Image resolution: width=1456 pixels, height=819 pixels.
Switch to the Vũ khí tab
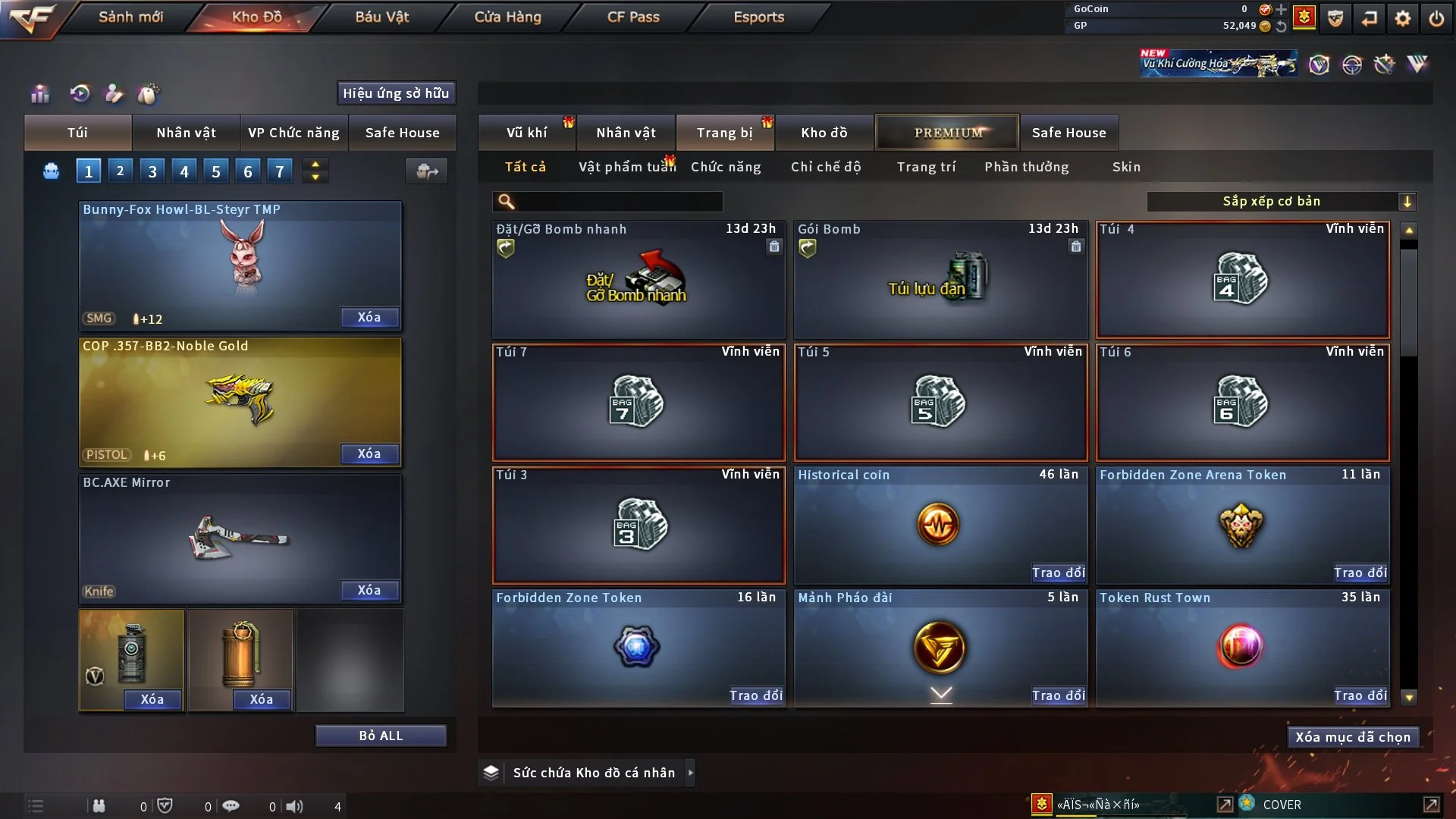click(x=526, y=133)
